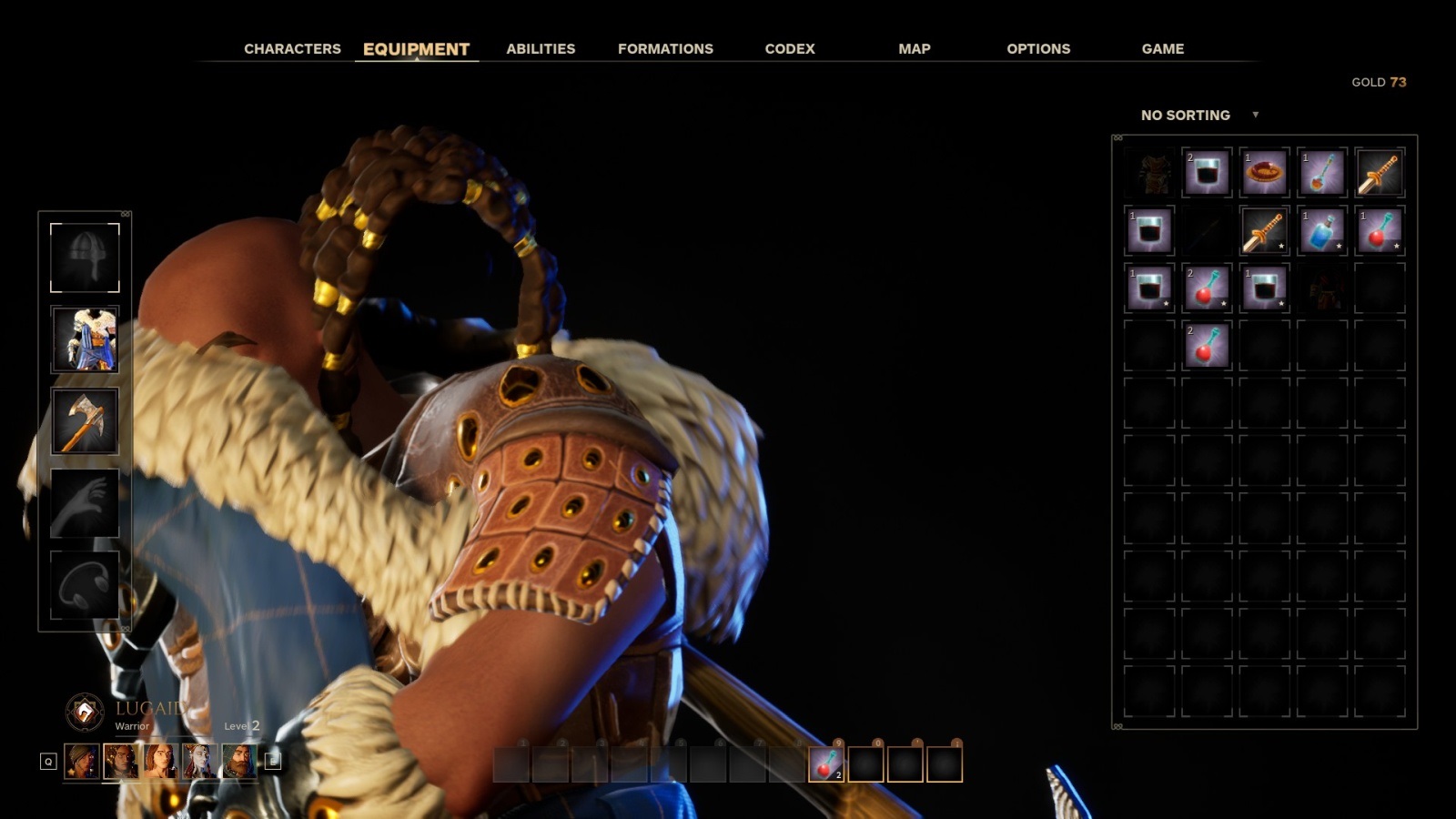Click the equipped fur armor slot
The image size is (1456, 819).
85,339
